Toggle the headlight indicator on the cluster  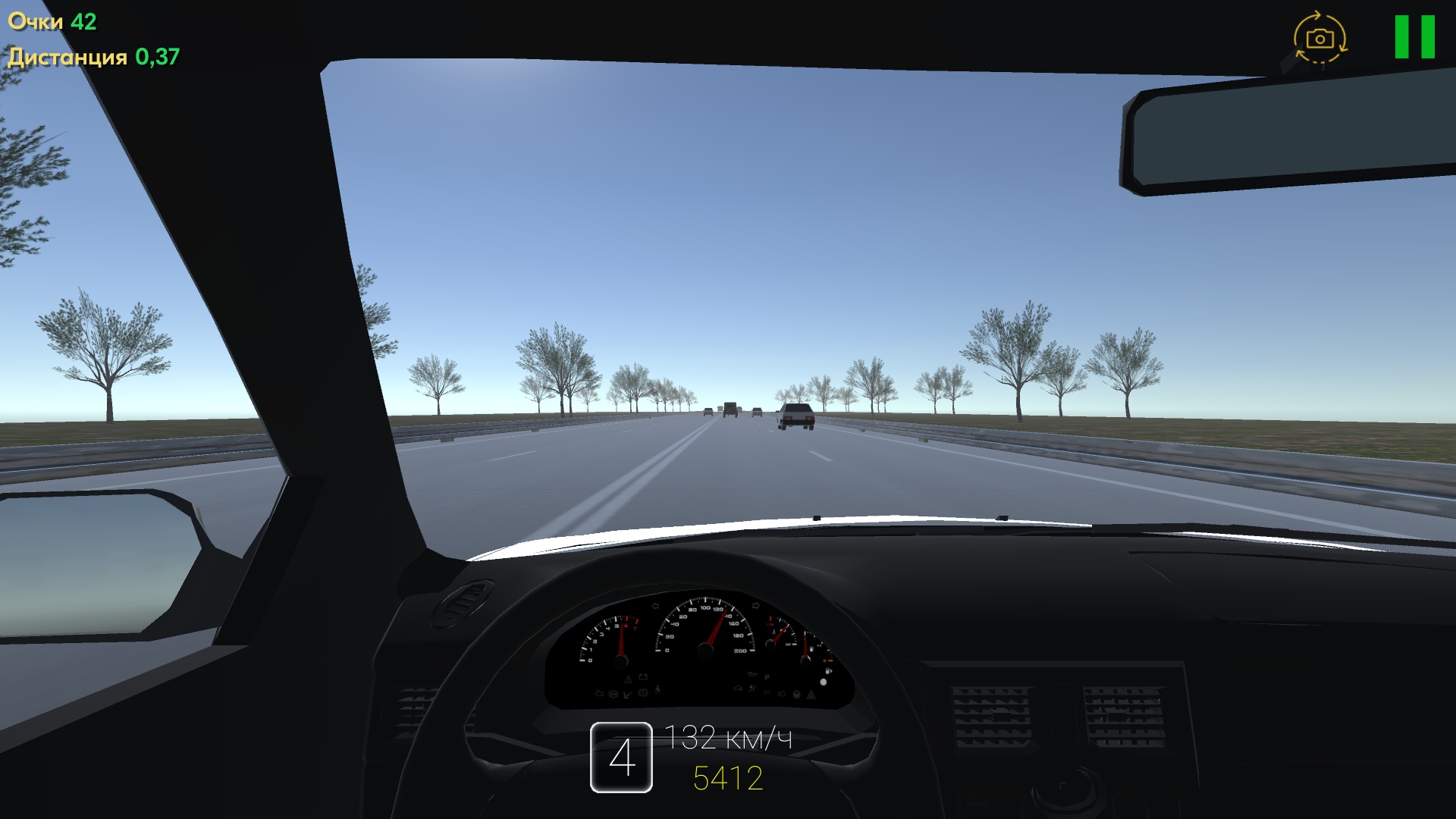coord(782,693)
